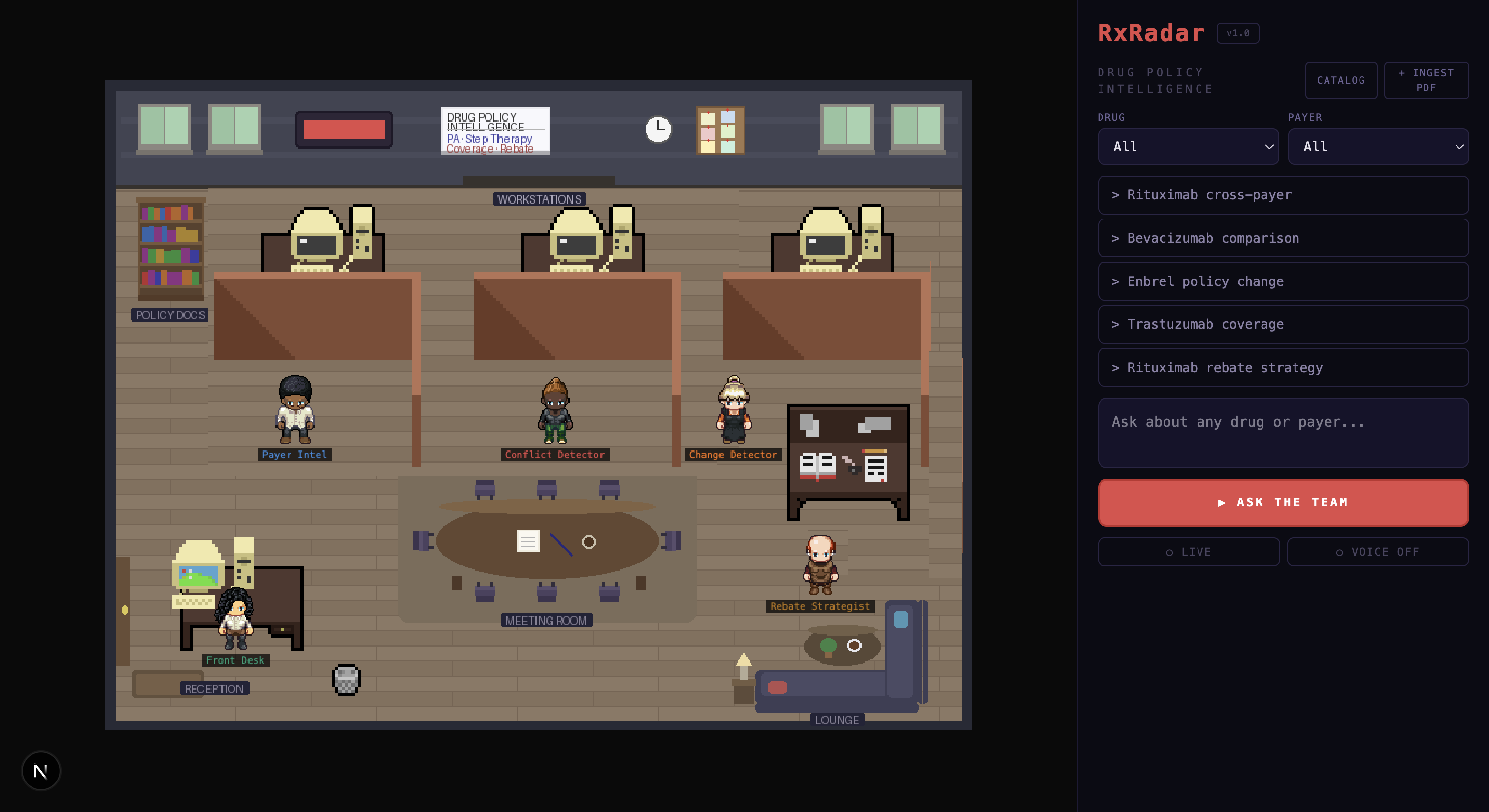Focus the drug or payer question box
Image resolution: width=1489 pixels, height=812 pixels.
click(1283, 433)
